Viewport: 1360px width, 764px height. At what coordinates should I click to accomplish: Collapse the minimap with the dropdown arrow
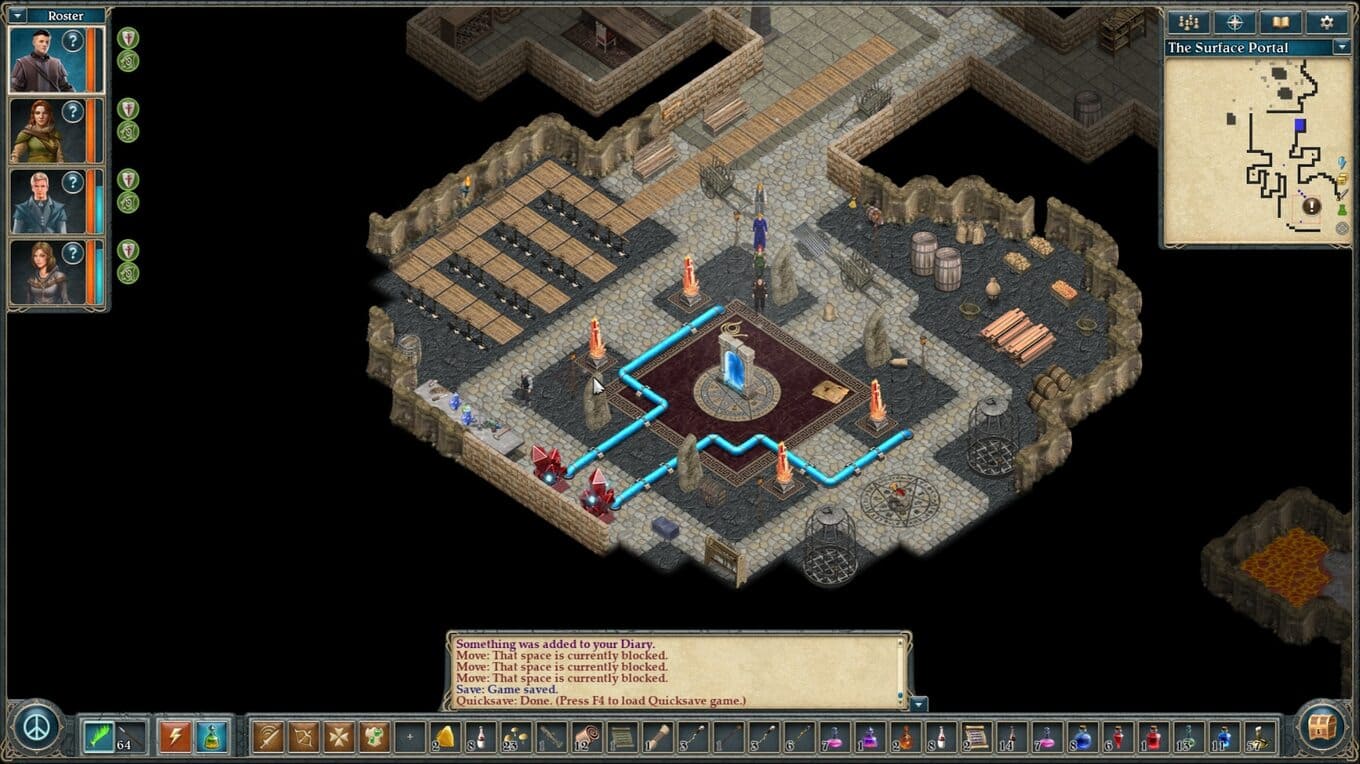click(x=1341, y=47)
